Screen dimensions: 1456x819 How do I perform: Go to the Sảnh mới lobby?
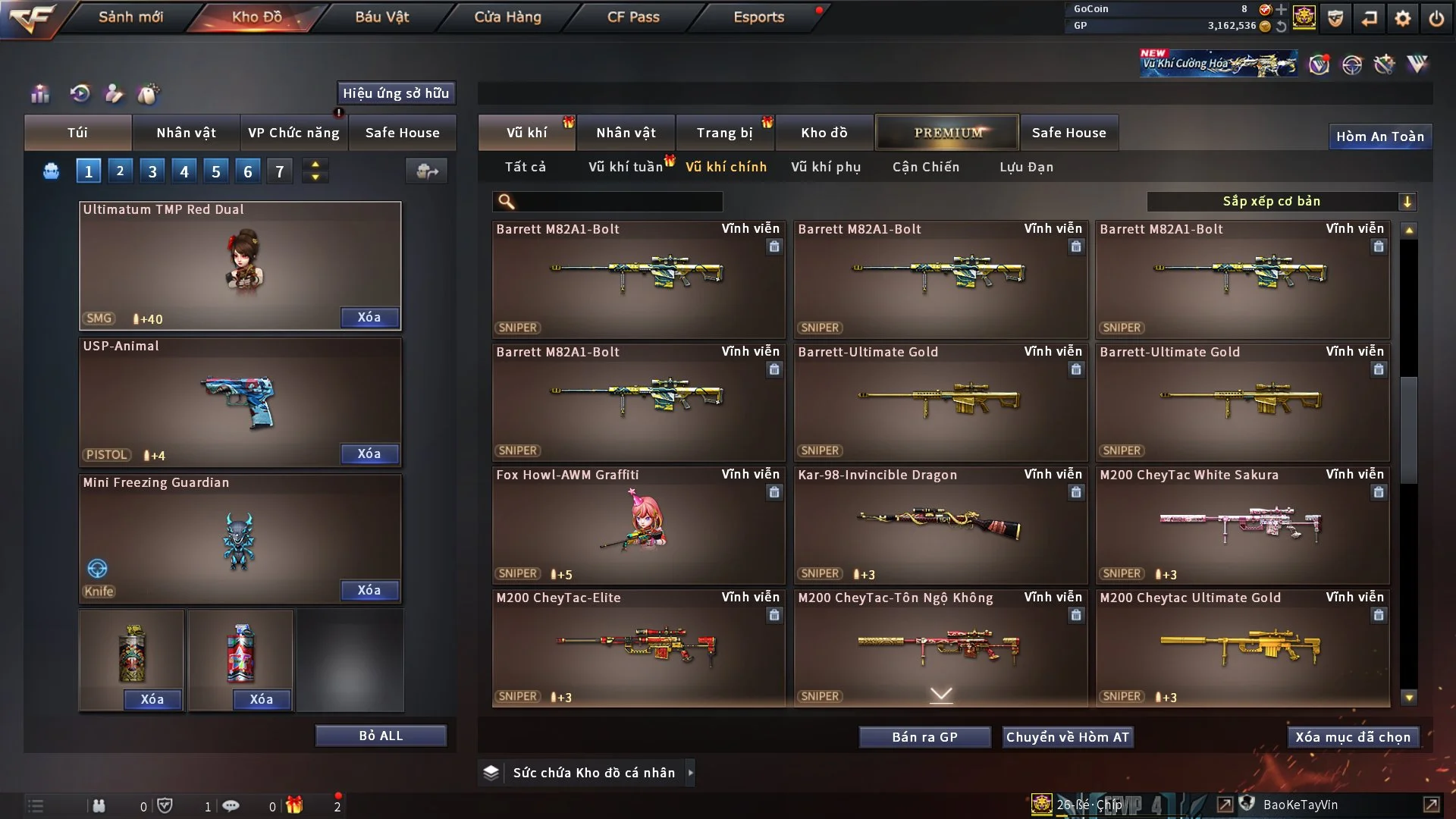(130, 17)
